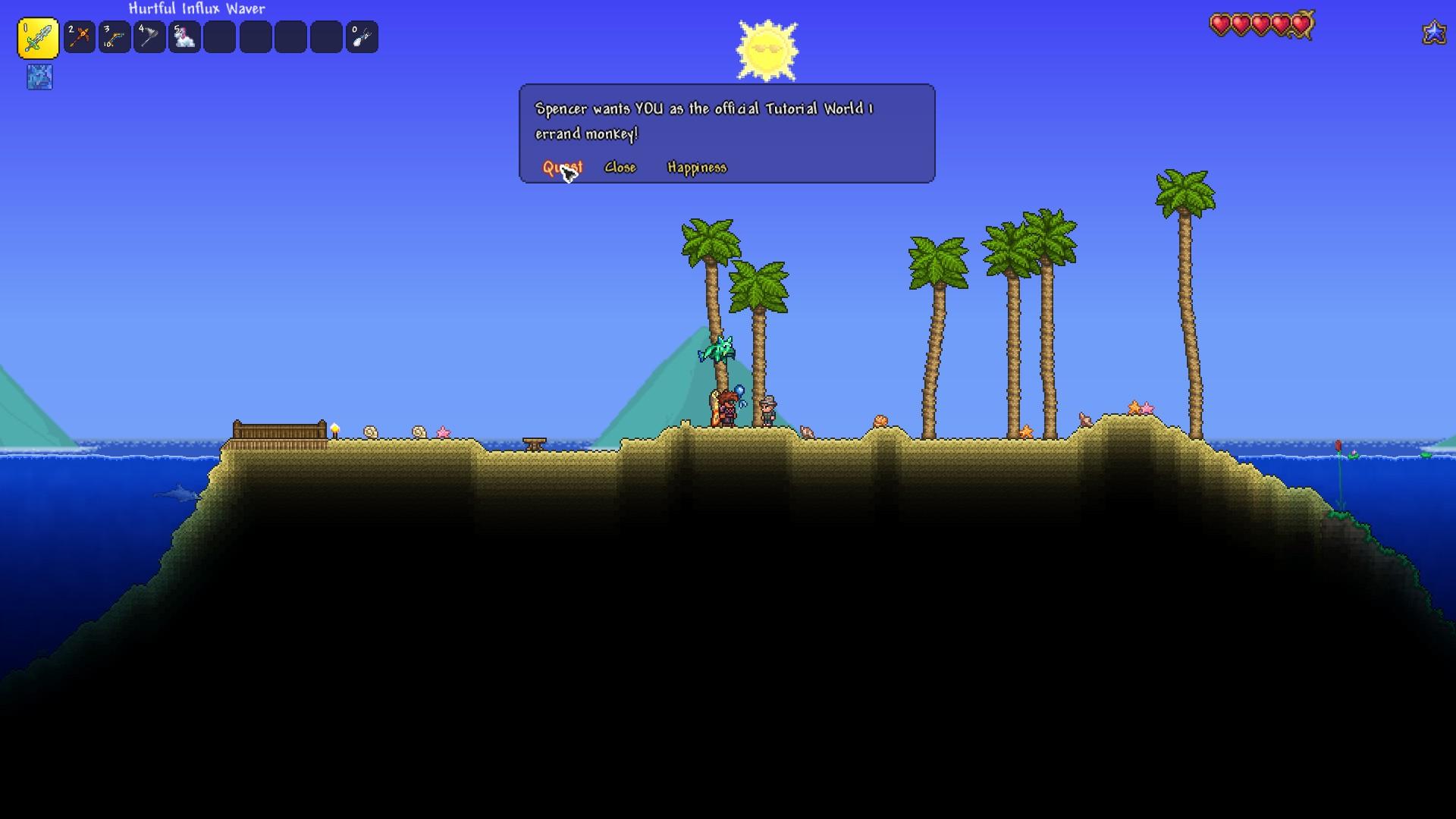Viewport: 1456px width, 819px height.
Task: Equip the fishing rod in slot 3
Action: coord(115,37)
